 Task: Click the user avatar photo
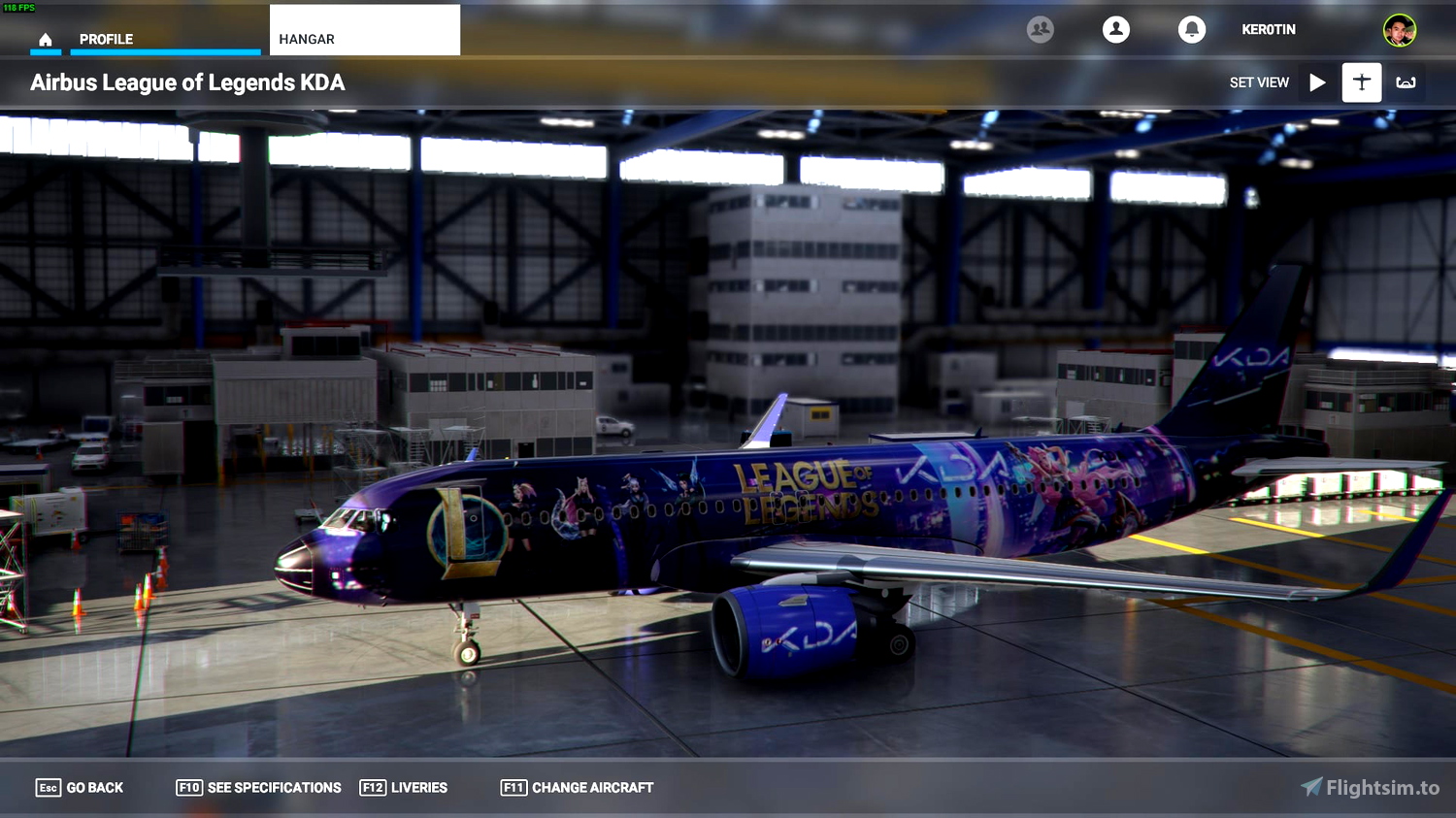tap(1398, 29)
